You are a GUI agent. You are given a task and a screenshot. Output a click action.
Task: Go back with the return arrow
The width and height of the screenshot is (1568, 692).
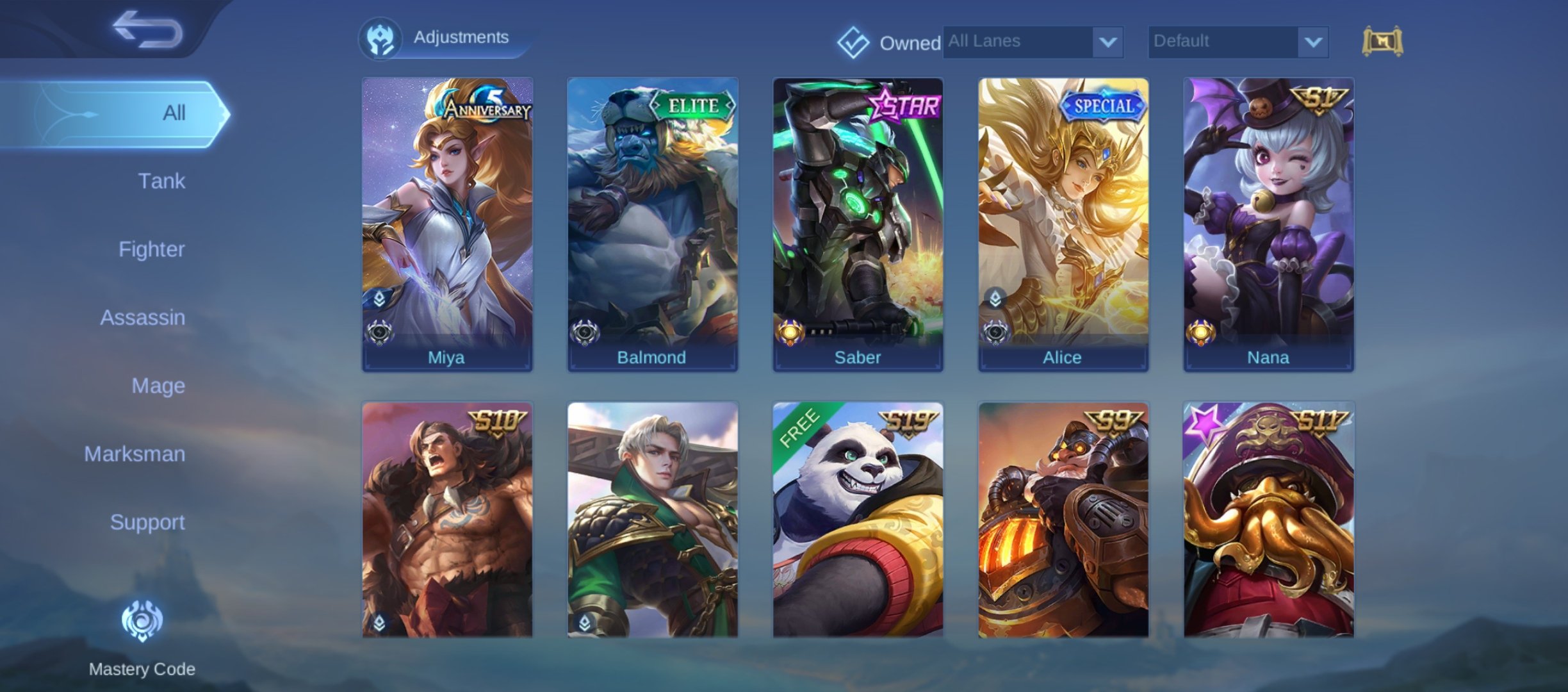[147, 29]
